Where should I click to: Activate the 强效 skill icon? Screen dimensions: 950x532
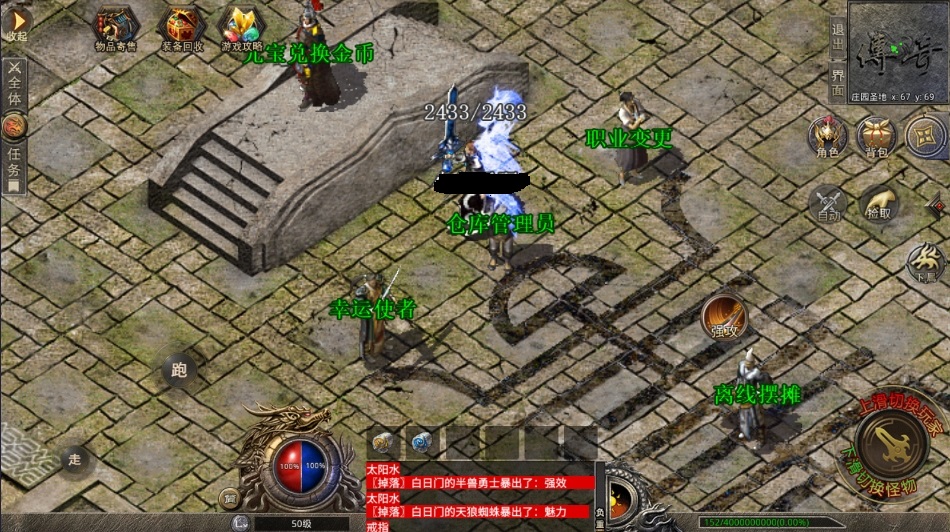point(723,316)
